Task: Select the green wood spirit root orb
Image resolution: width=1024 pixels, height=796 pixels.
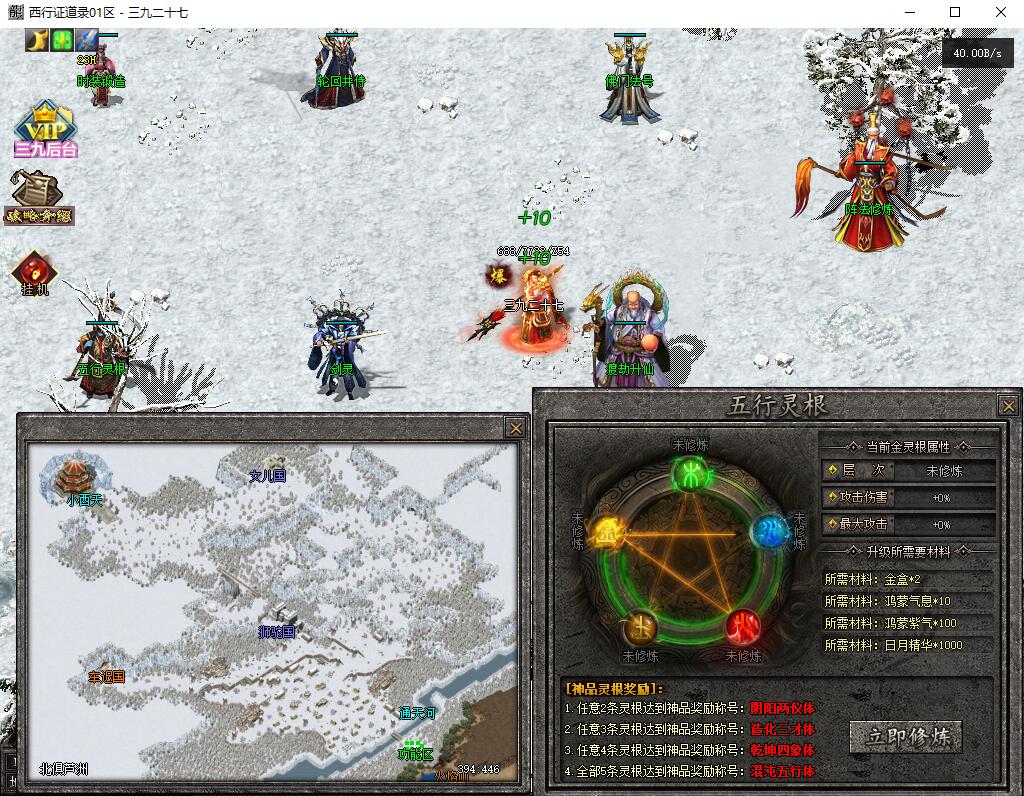Action: tap(689, 475)
